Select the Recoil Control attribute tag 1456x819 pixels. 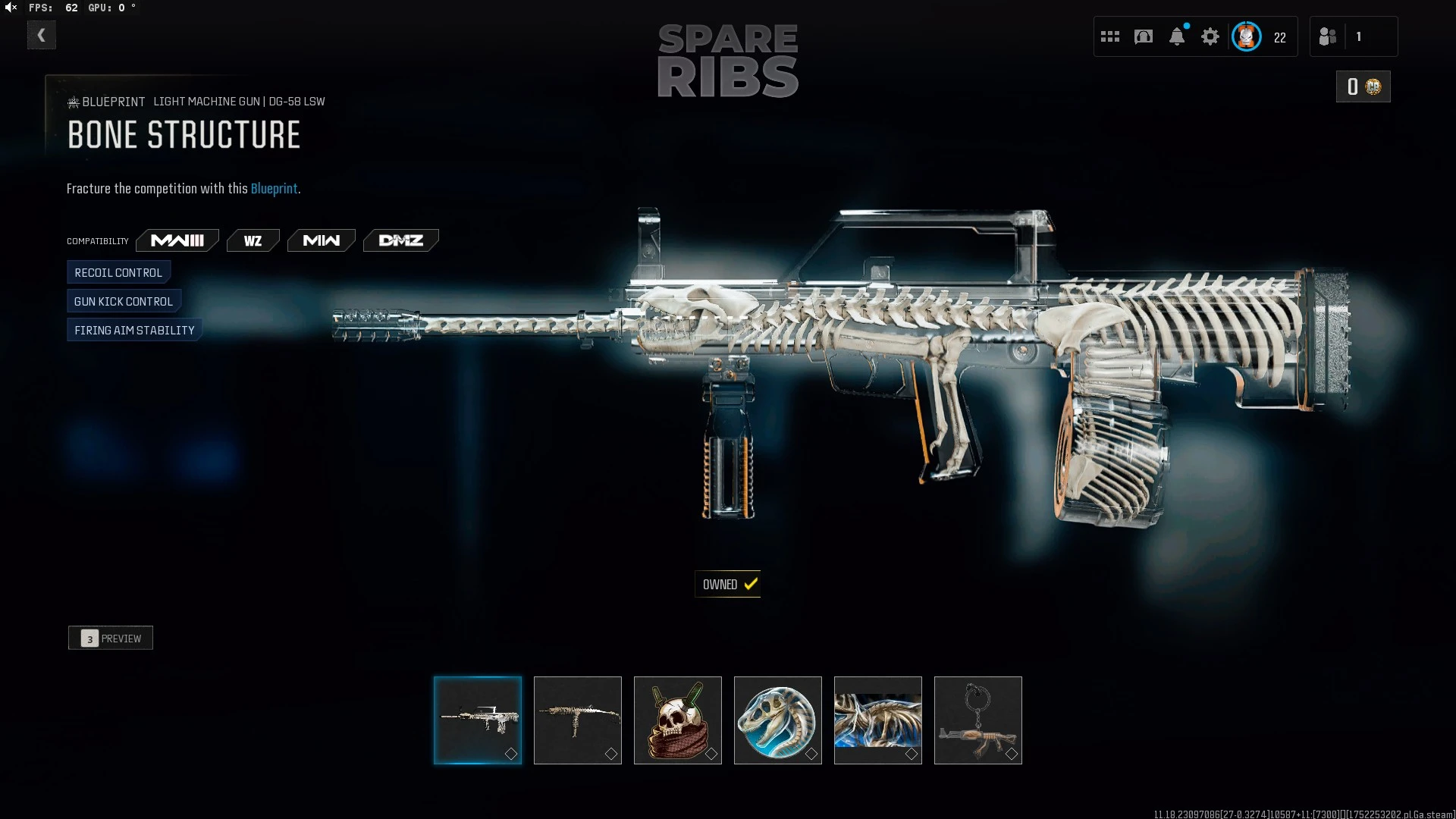tap(118, 272)
